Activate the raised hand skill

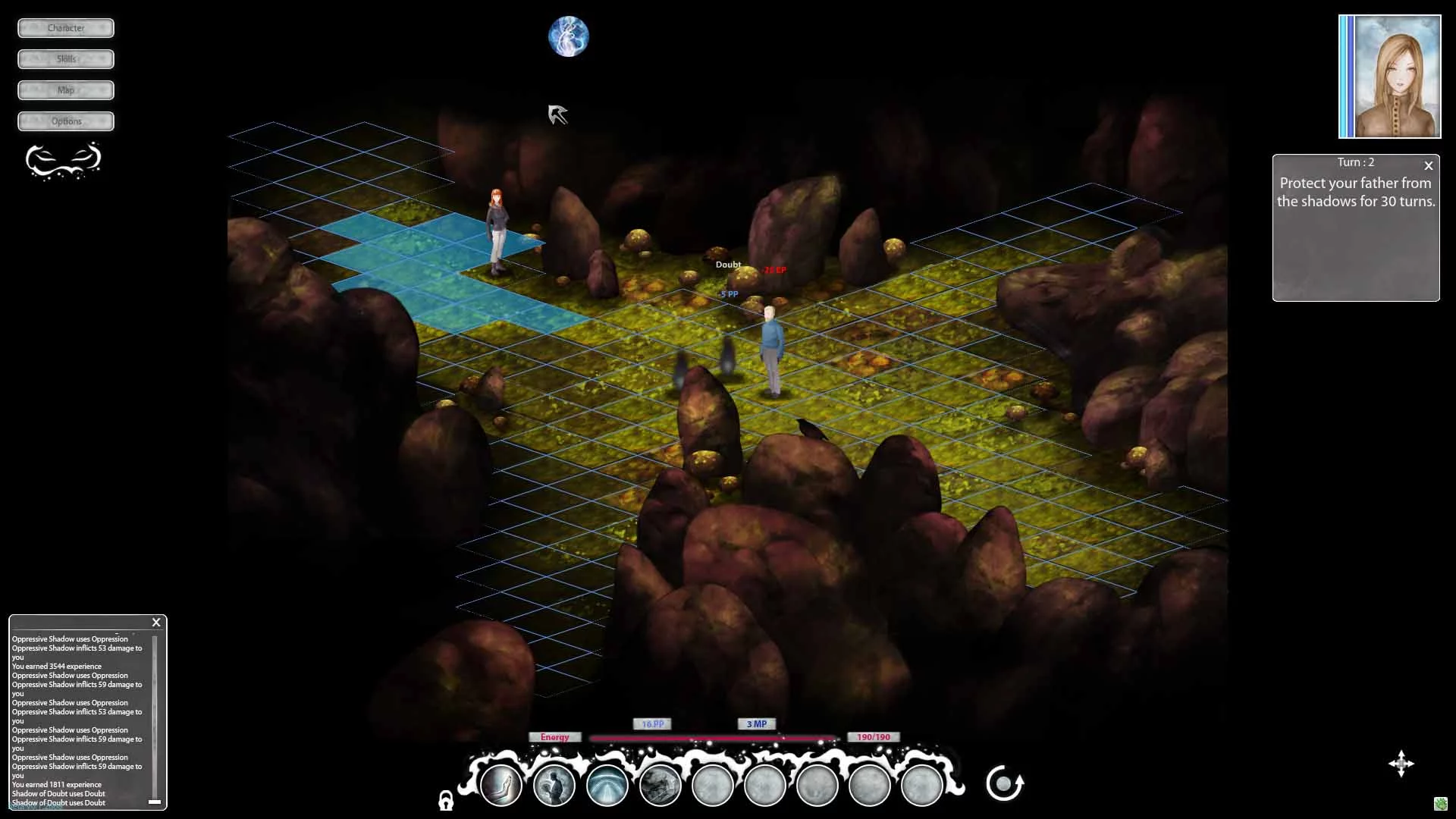tap(501, 785)
